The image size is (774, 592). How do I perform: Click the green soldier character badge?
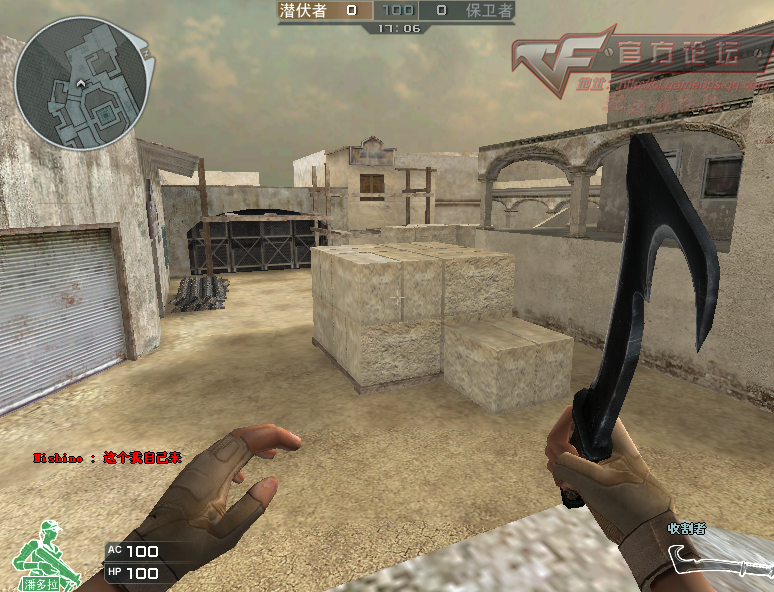click(x=40, y=554)
